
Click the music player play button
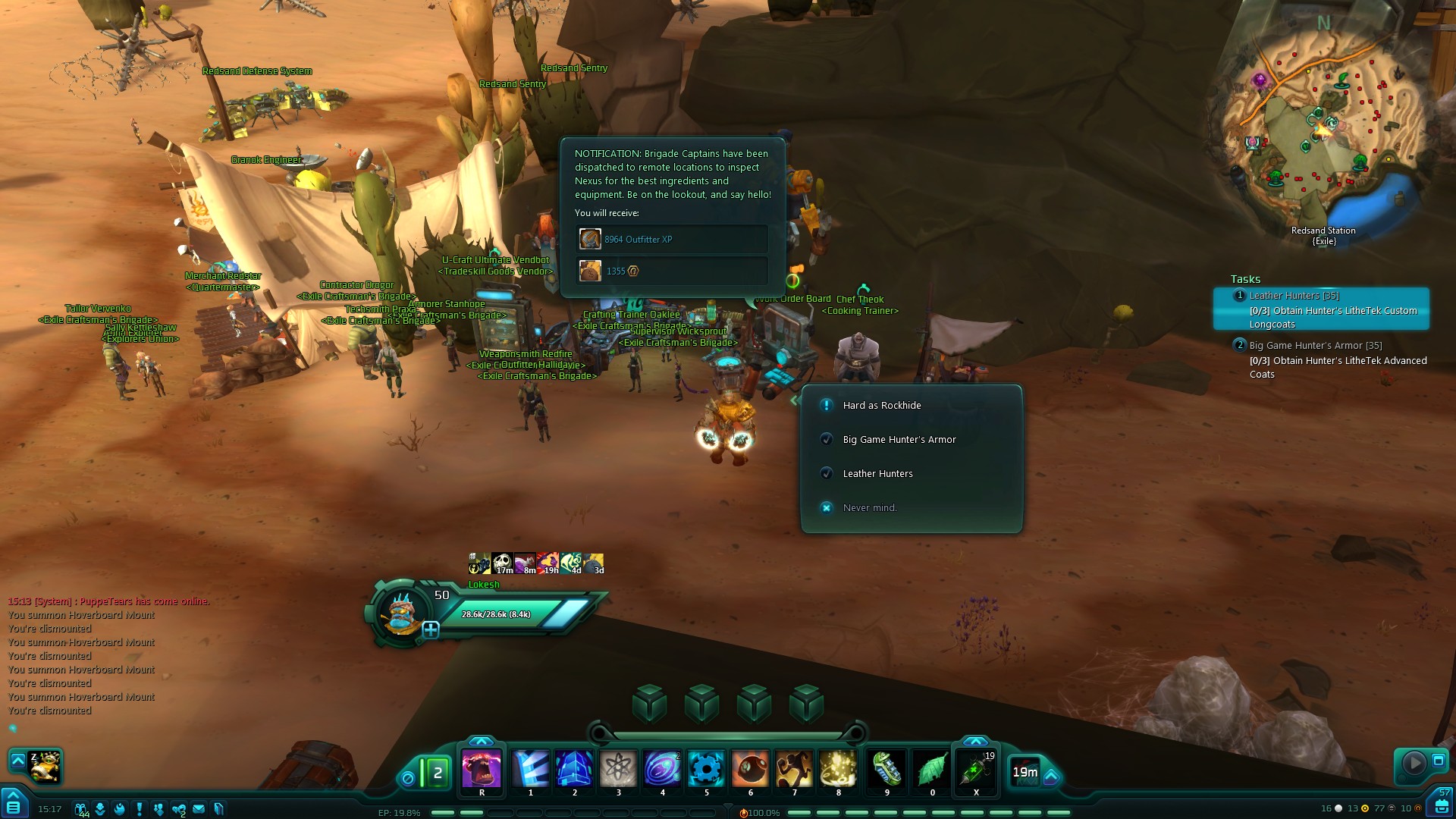[x=1414, y=762]
